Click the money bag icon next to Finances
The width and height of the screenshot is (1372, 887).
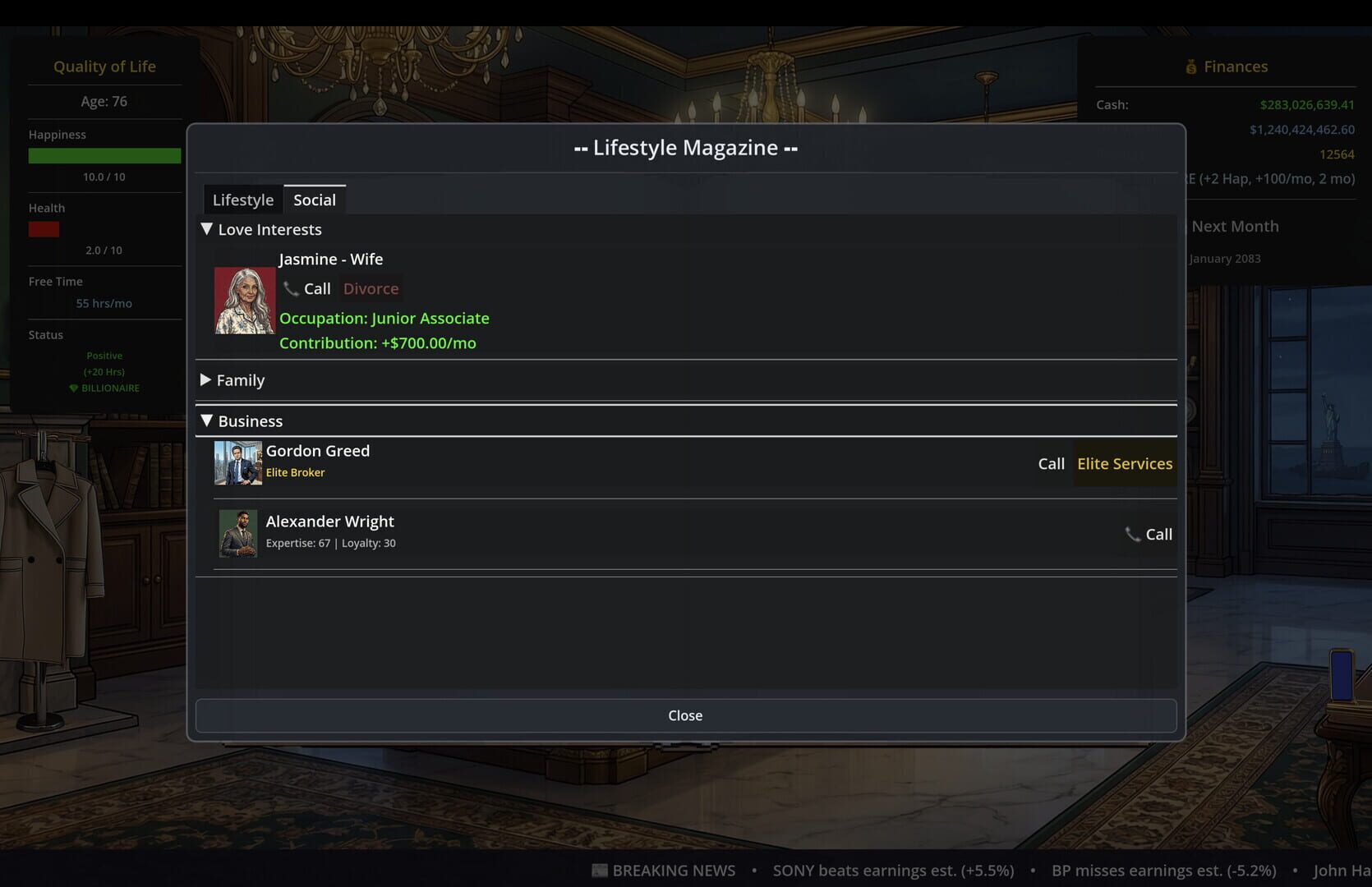(1190, 66)
